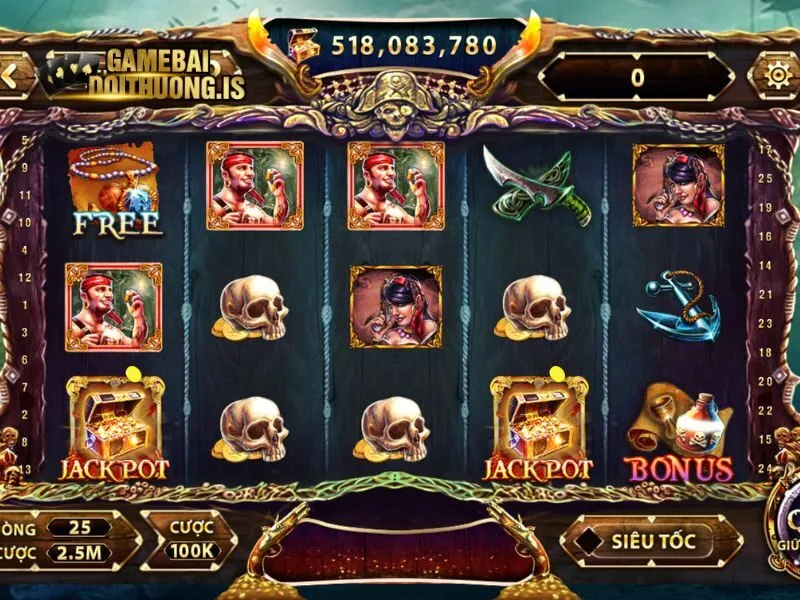800x600 pixels.
Task: Adjust the Dòng 25 paylines setting
Action: coord(76,527)
